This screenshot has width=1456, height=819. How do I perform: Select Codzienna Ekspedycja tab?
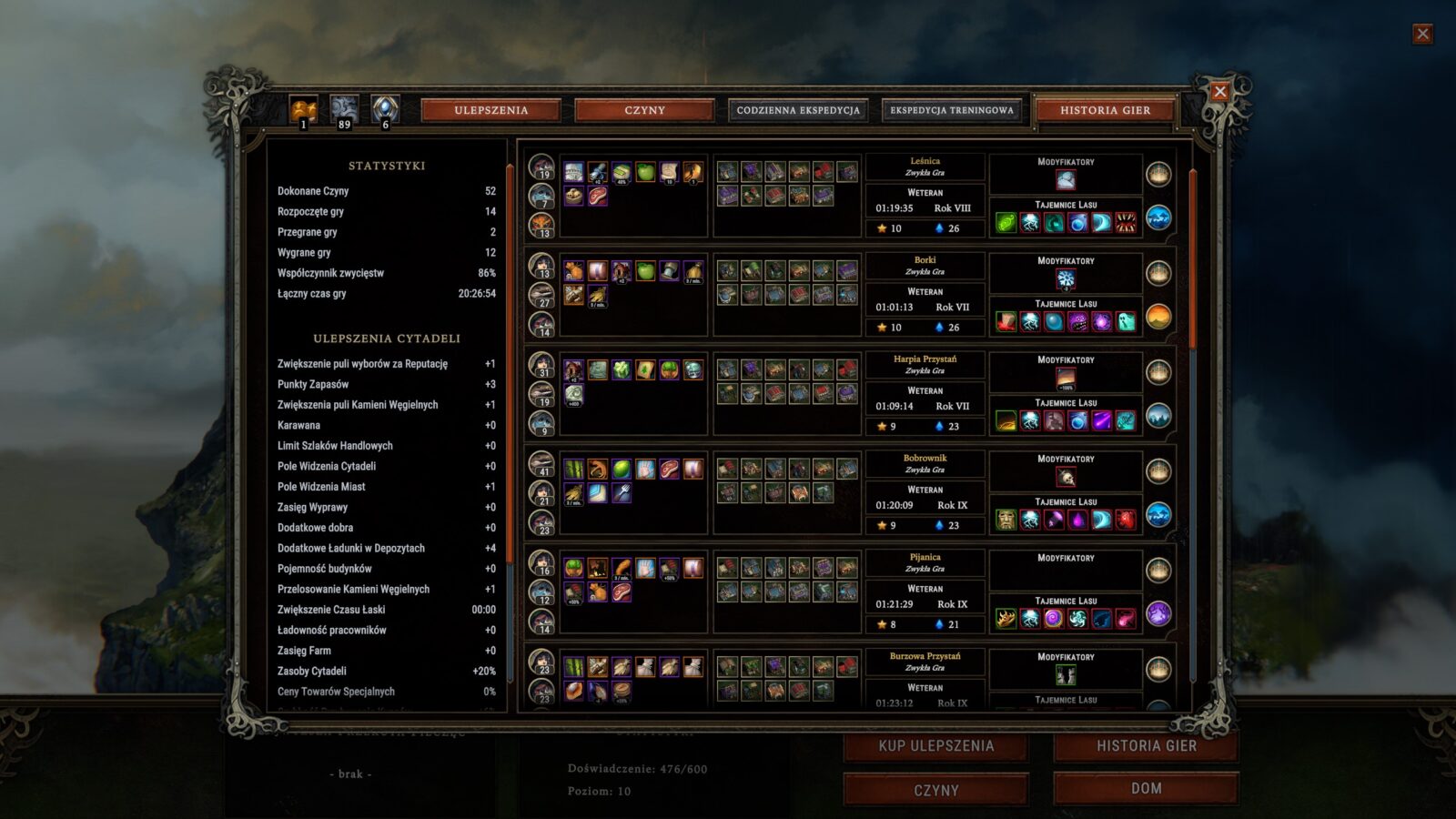pyautogui.click(x=798, y=110)
